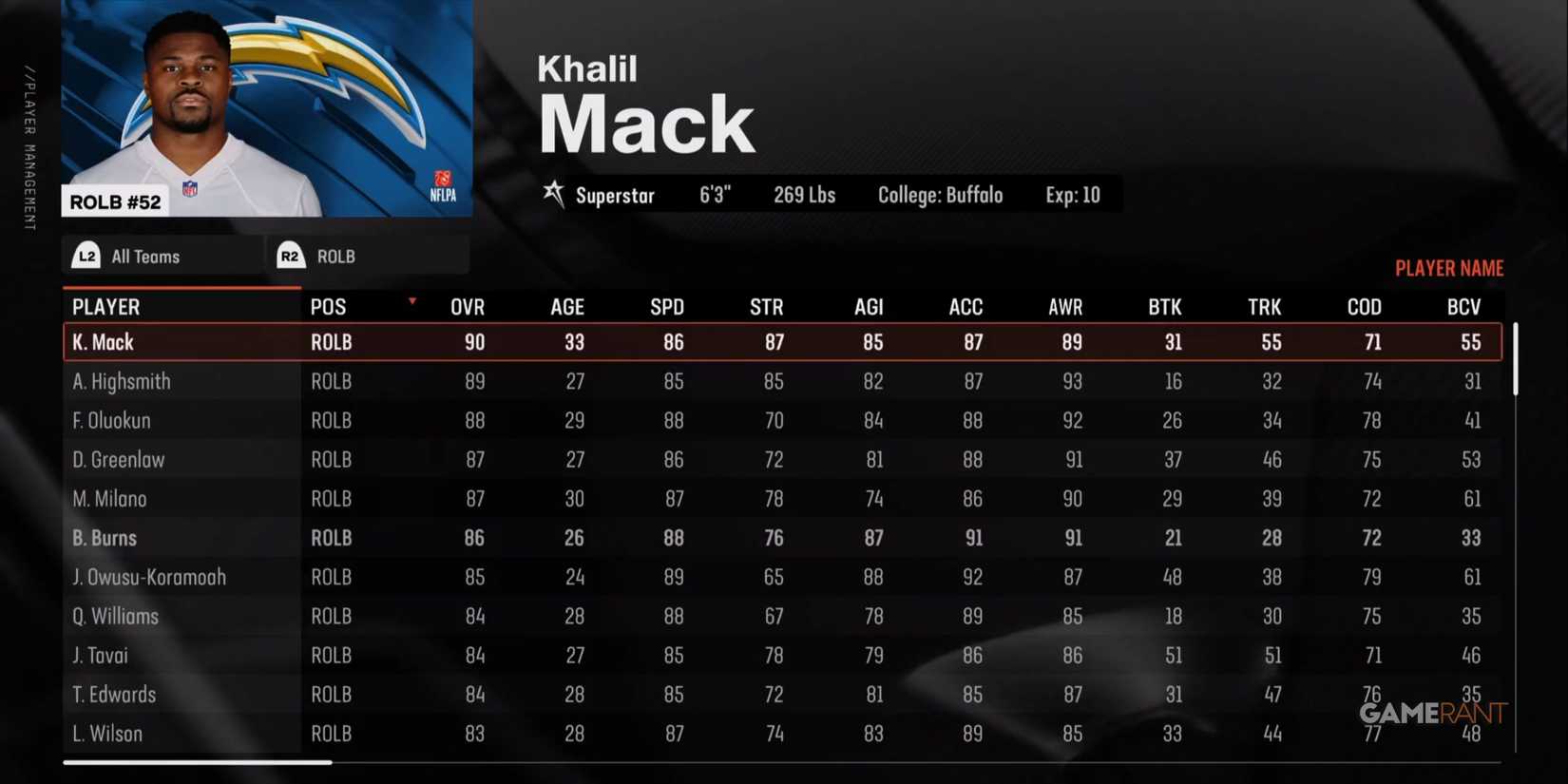Viewport: 1568px width, 784px height.
Task: Open the POS column sort dropdown
Action: (x=411, y=299)
